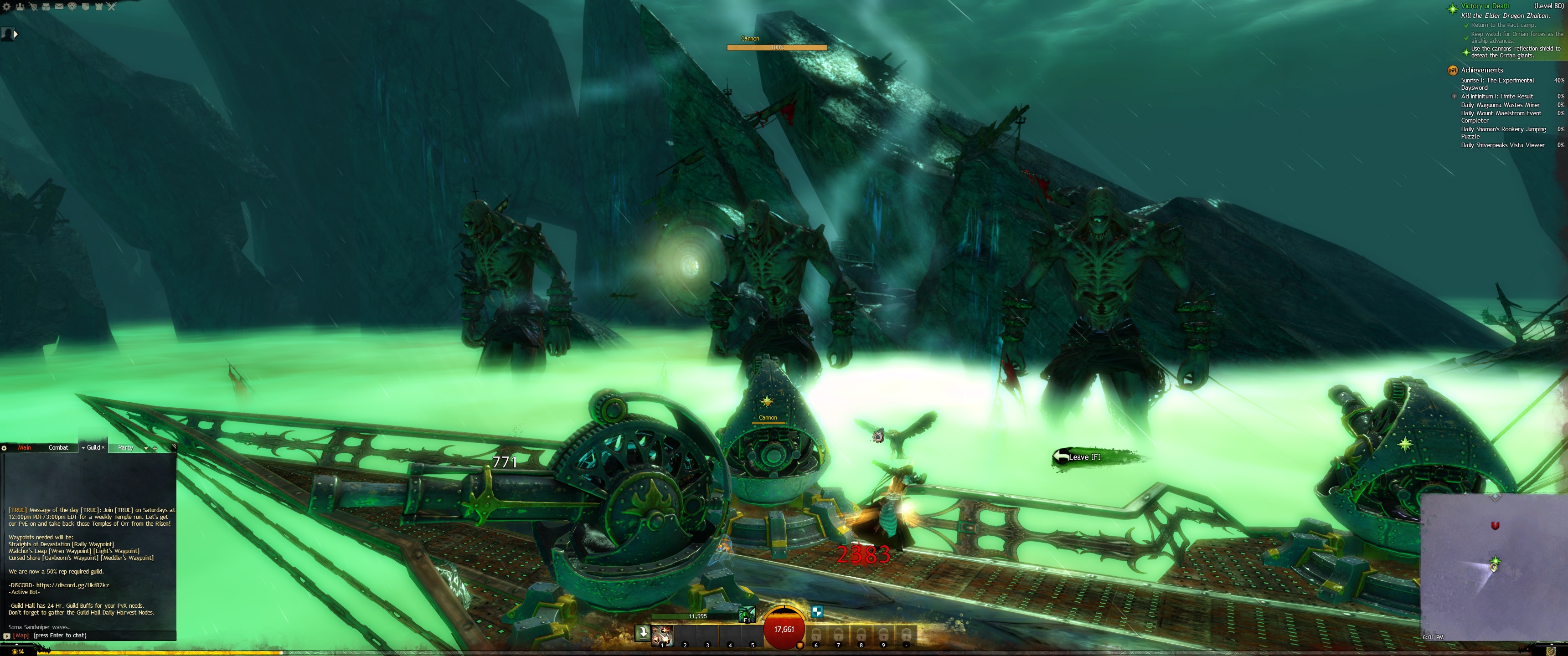Fire the cannon skill in slot 1
The height and width of the screenshot is (656, 1568).
(x=662, y=635)
